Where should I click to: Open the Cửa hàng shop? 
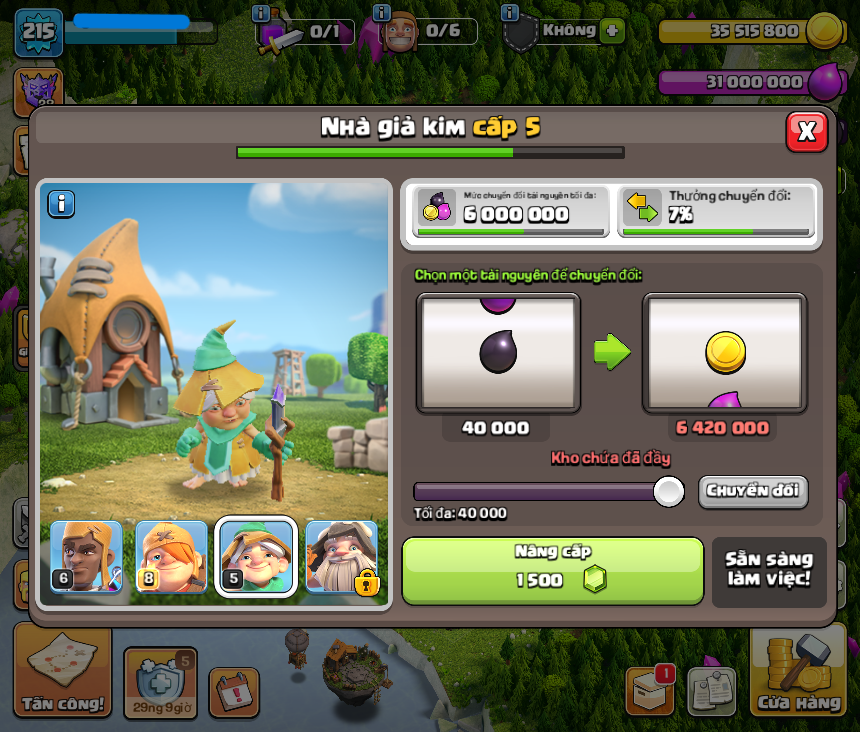(x=798, y=671)
